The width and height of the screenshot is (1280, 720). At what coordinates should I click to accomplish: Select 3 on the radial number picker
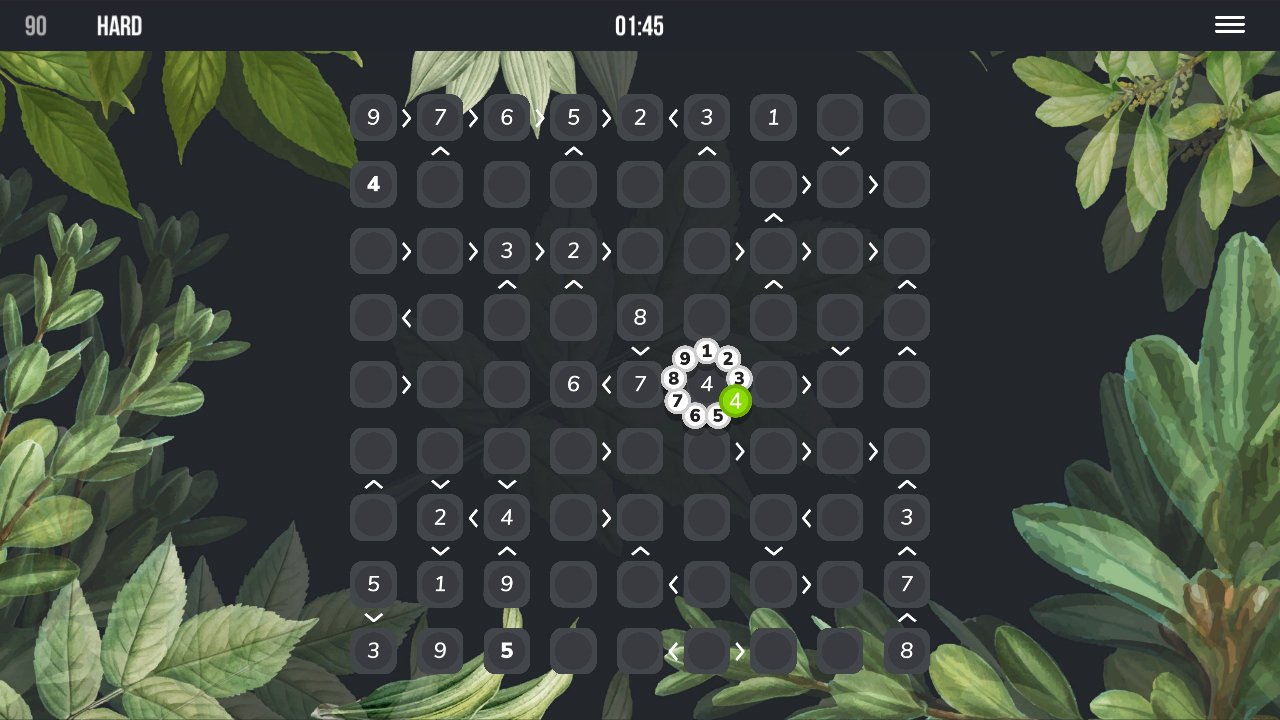point(738,379)
